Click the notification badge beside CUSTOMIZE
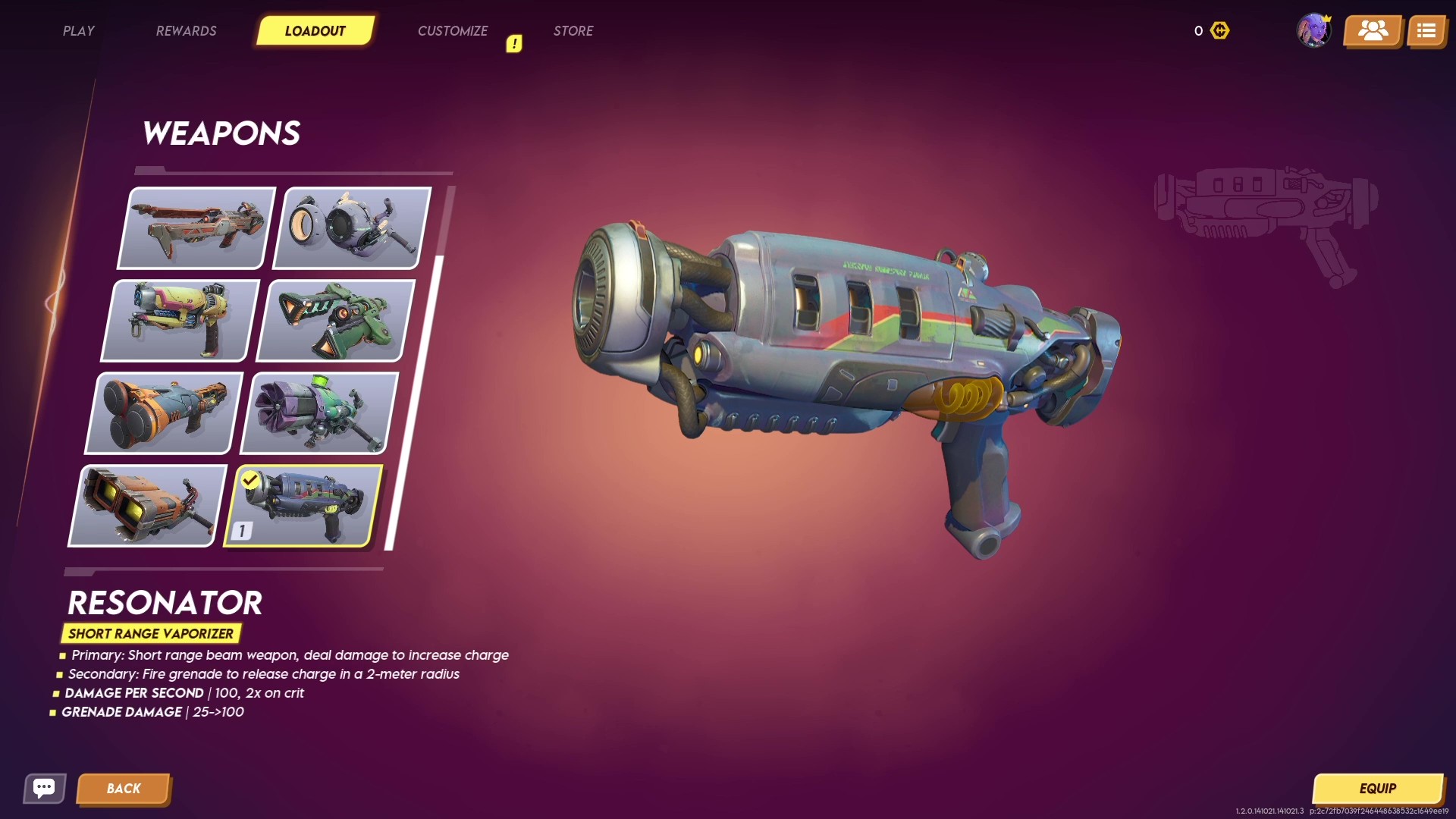Viewport: 1456px width, 819px height. pos(514,43)
